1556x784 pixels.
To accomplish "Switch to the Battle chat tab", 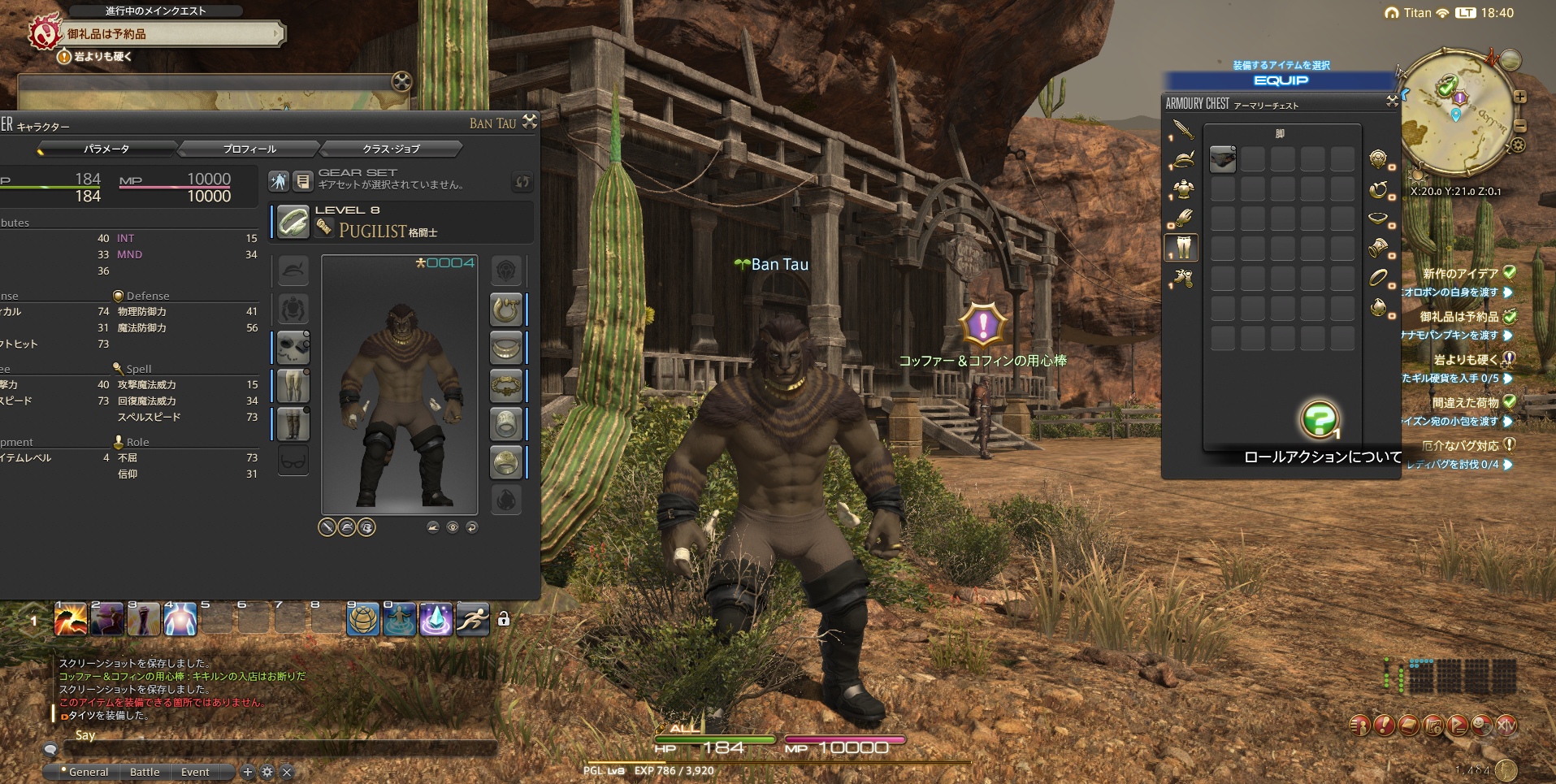I will pos(145,772).
